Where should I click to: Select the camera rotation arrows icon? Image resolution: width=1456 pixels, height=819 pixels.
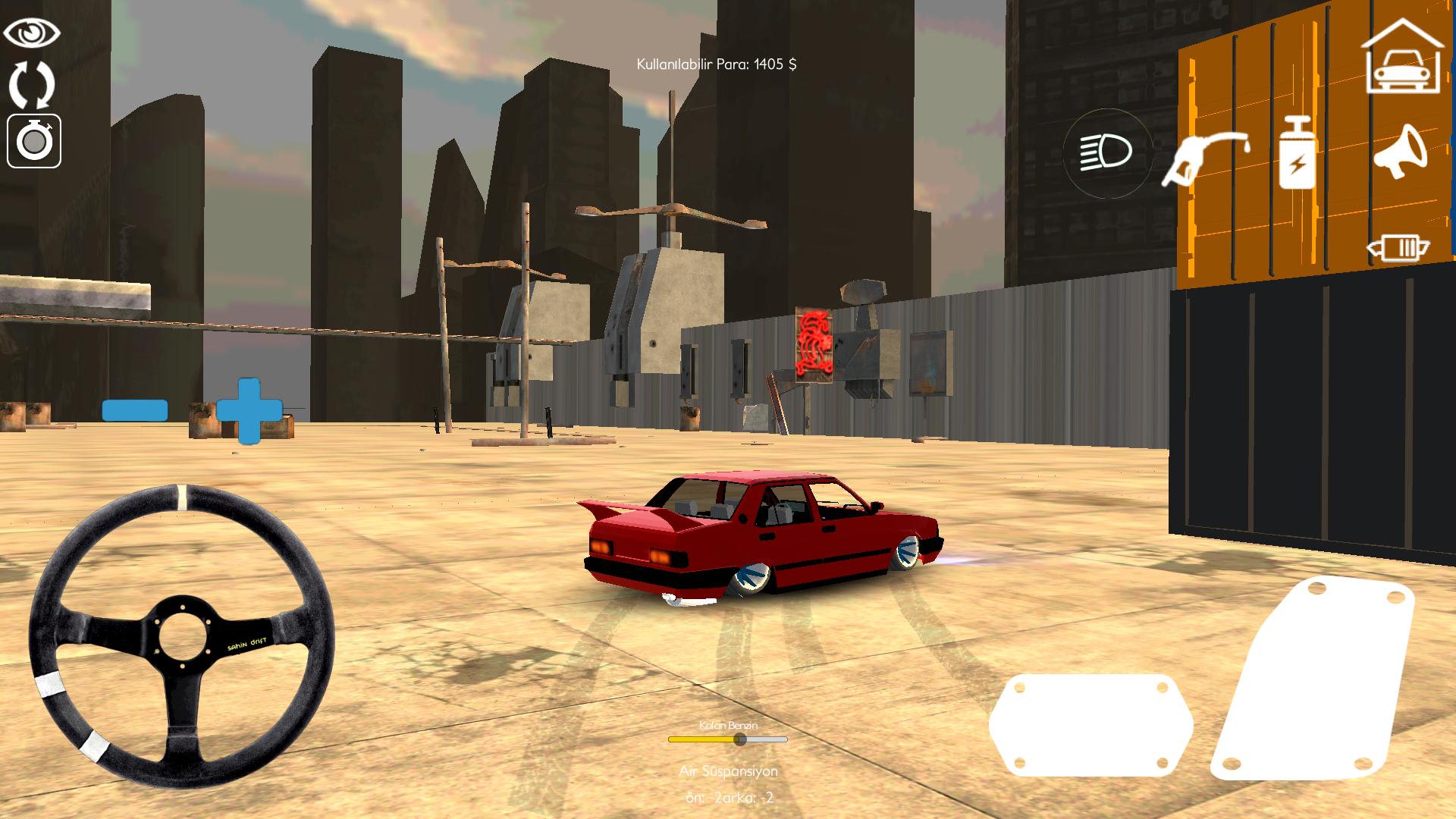point(32,86)
